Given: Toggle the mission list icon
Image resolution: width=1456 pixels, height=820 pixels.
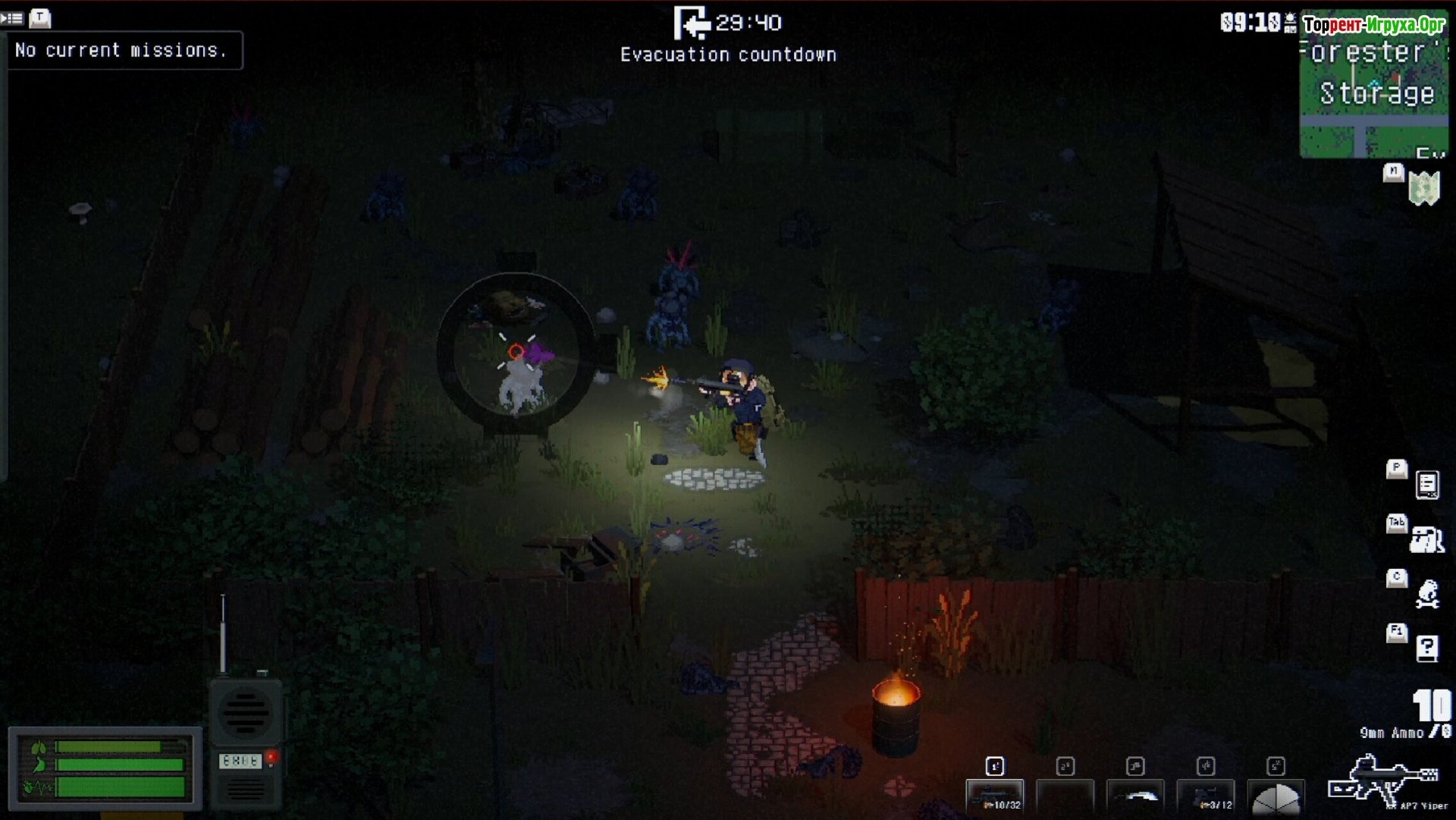Looking at the screenshot, I should coord(12,17).
